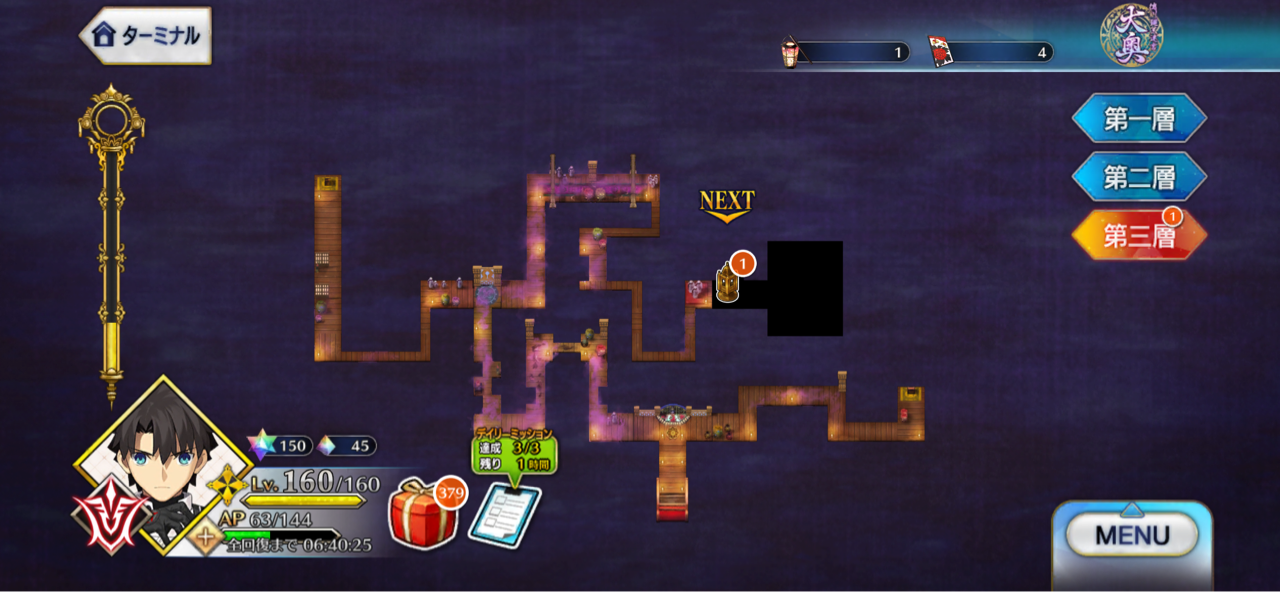Open the MENU button

pos(1131,535)
